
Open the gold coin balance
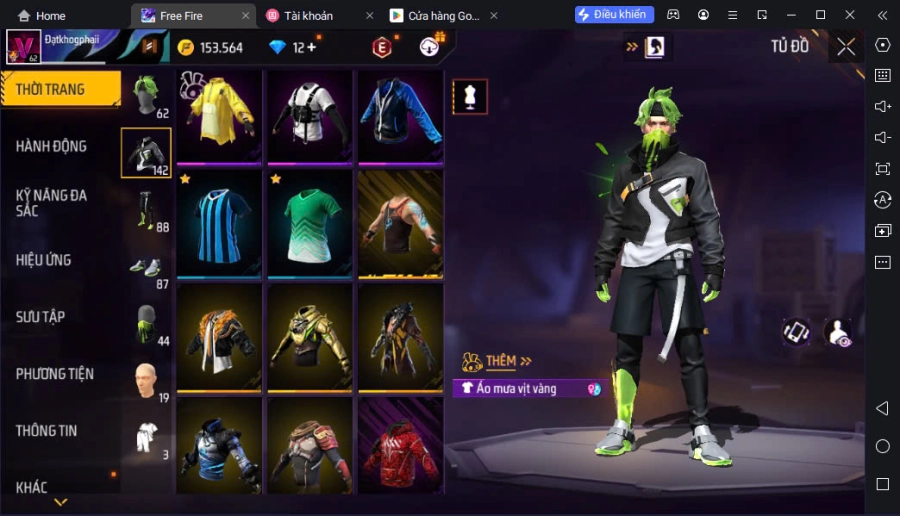pyautogui.click(x=210, y=47)
